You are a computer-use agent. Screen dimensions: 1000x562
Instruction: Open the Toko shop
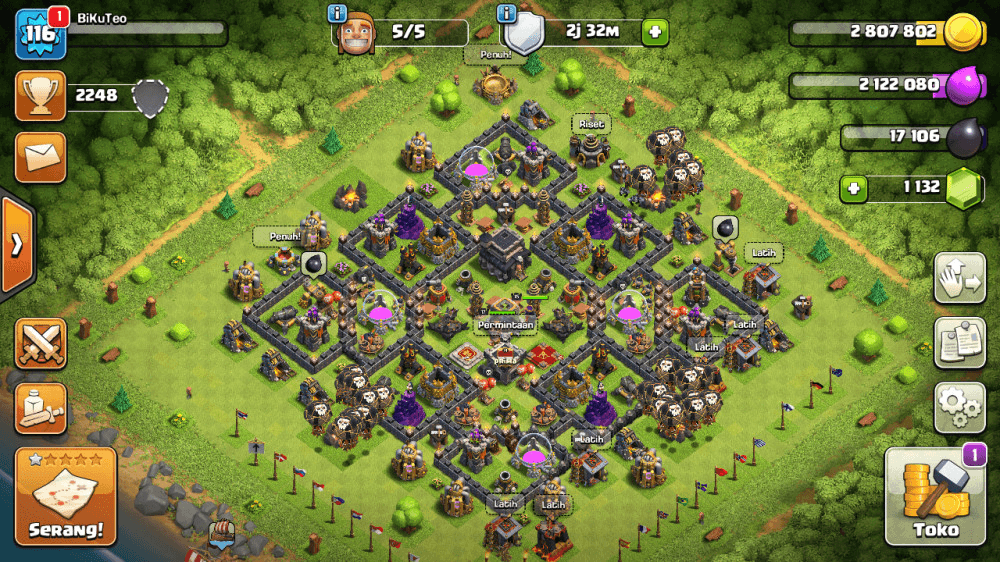(x=935, y=497)
